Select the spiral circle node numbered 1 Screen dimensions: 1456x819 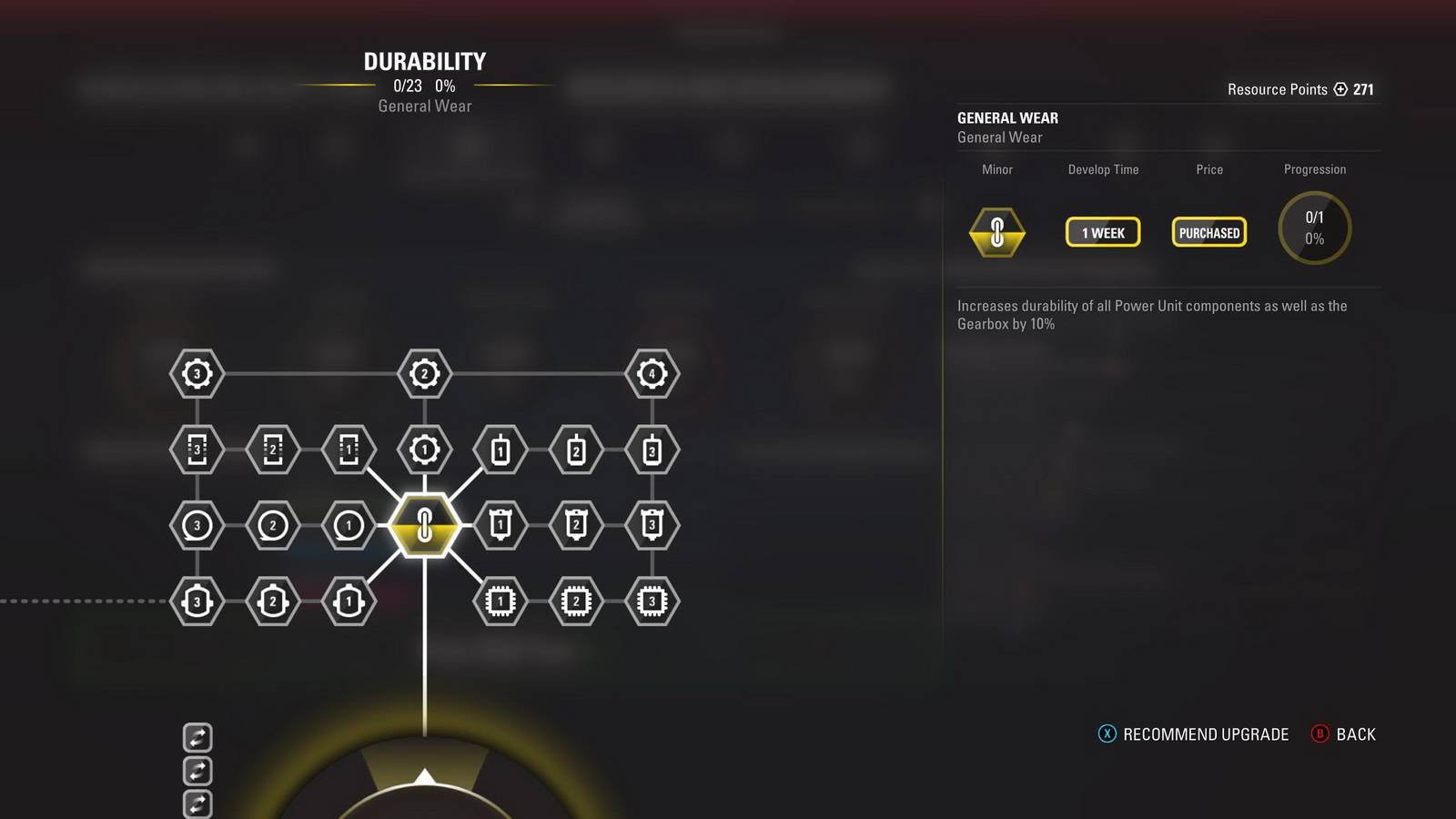coord(349,525)
